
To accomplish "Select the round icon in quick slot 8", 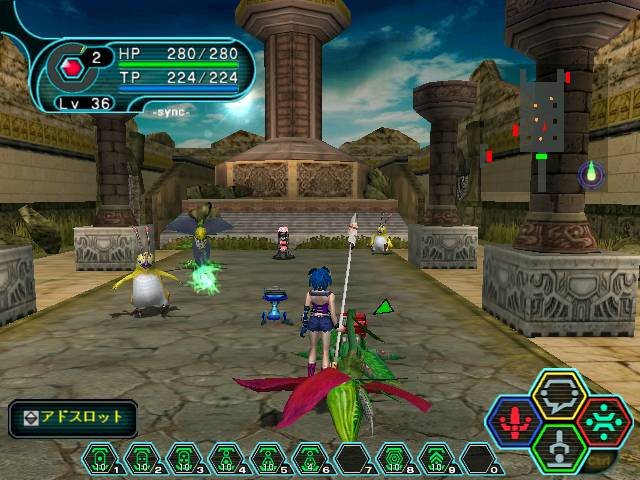I will tap(393, 459).
